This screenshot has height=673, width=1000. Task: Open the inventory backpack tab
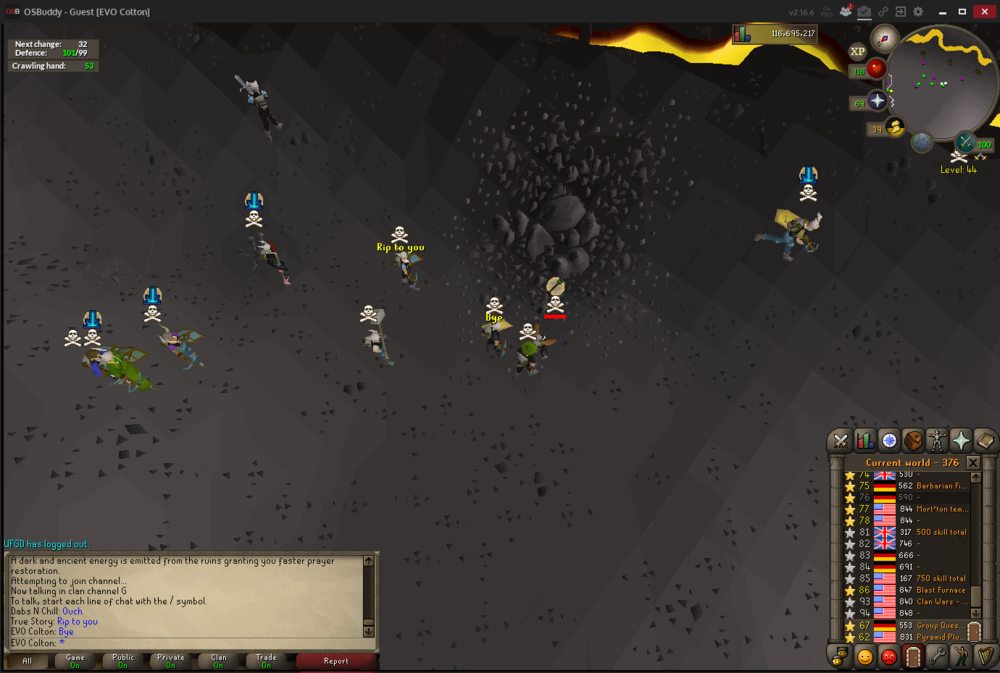[x=913, y=440]
